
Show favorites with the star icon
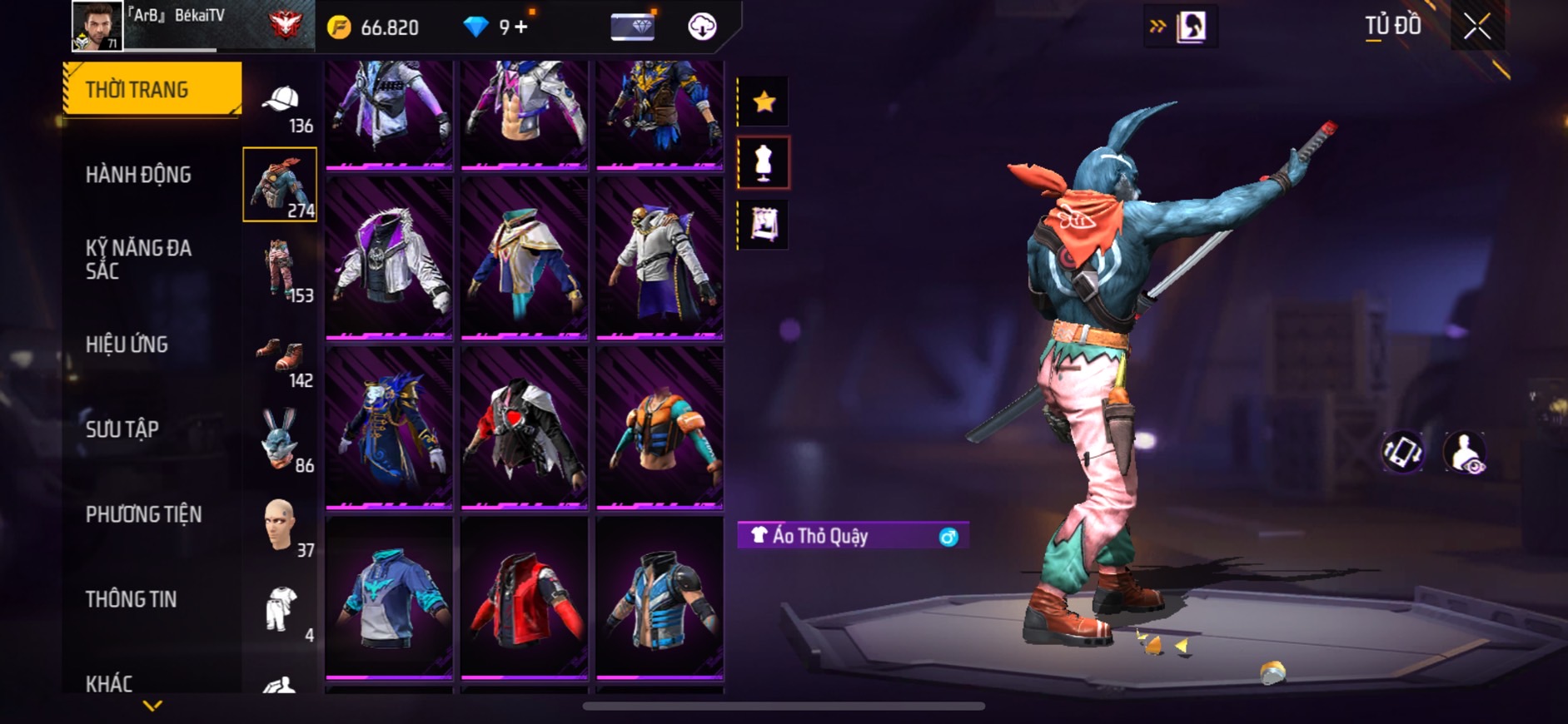764,102
